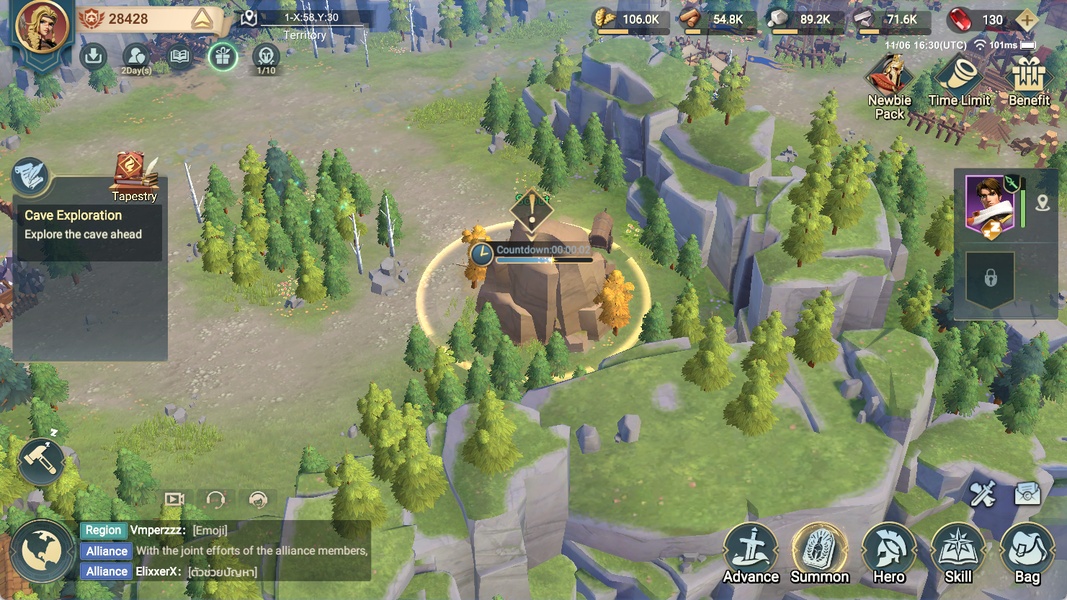1067x600 pixels.
Task: Open the gift box icon below power
Action: 222,57
